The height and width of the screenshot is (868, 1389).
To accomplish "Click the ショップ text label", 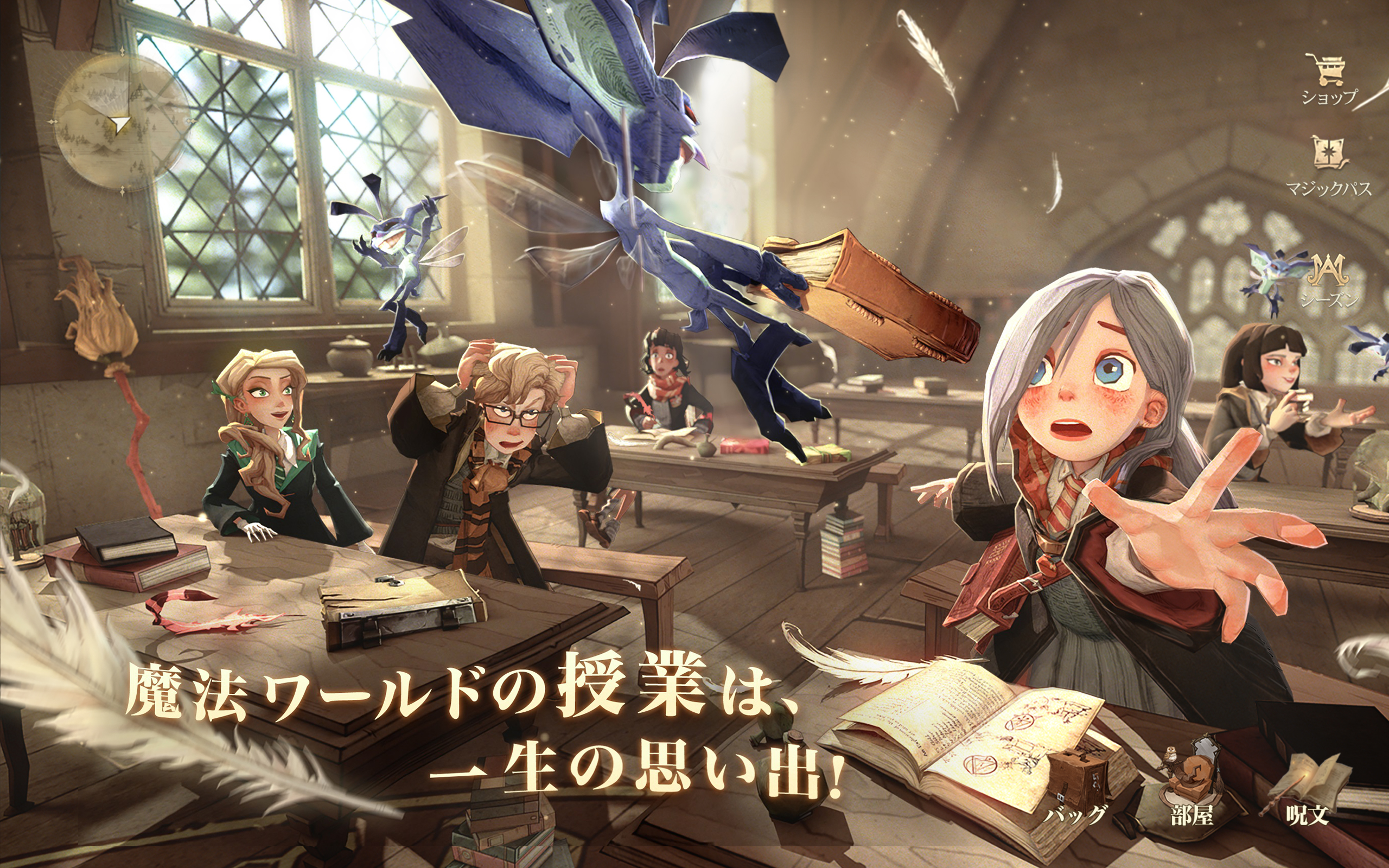I will point(1329,98).
